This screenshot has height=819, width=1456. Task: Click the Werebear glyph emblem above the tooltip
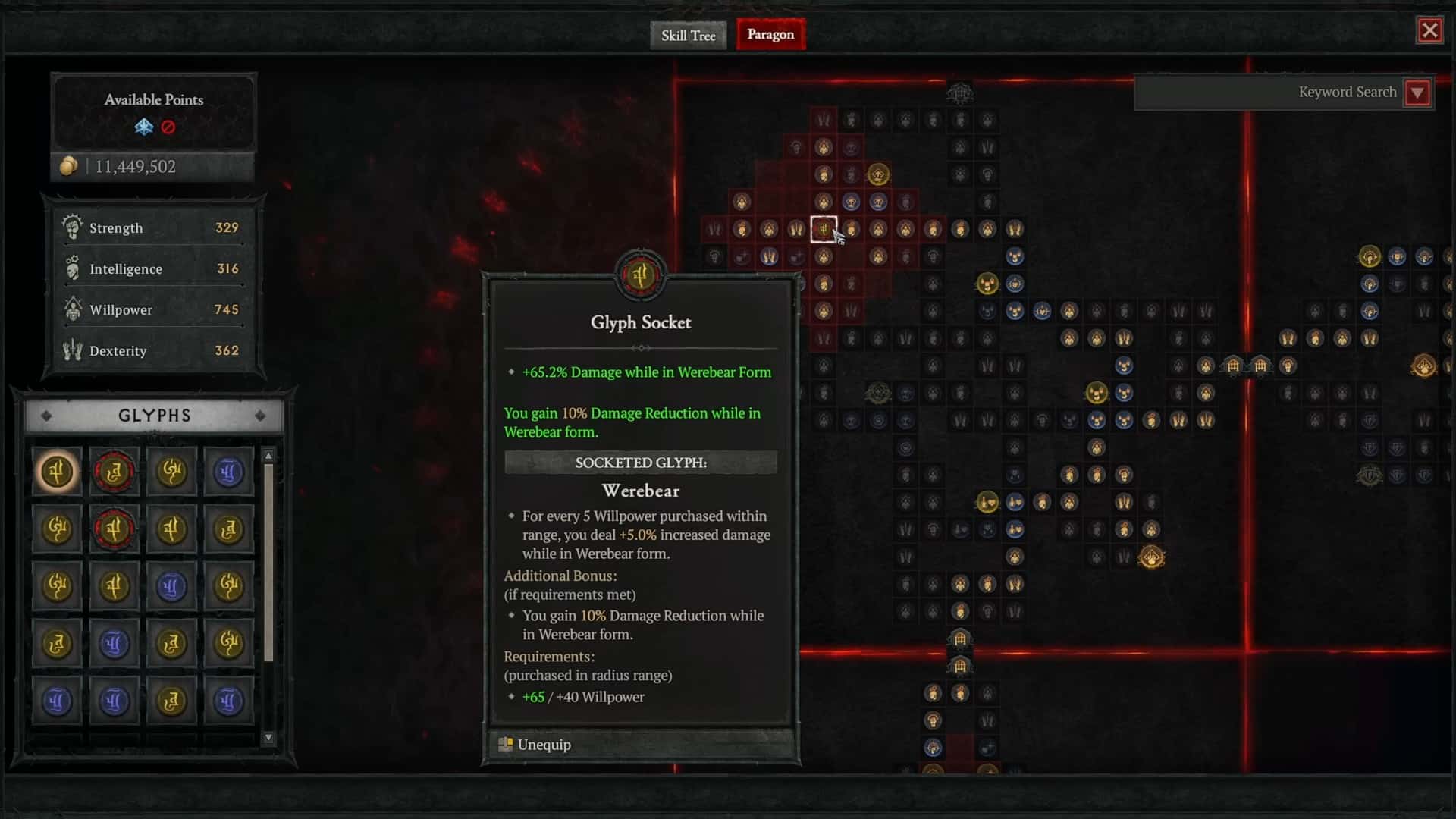641,275
